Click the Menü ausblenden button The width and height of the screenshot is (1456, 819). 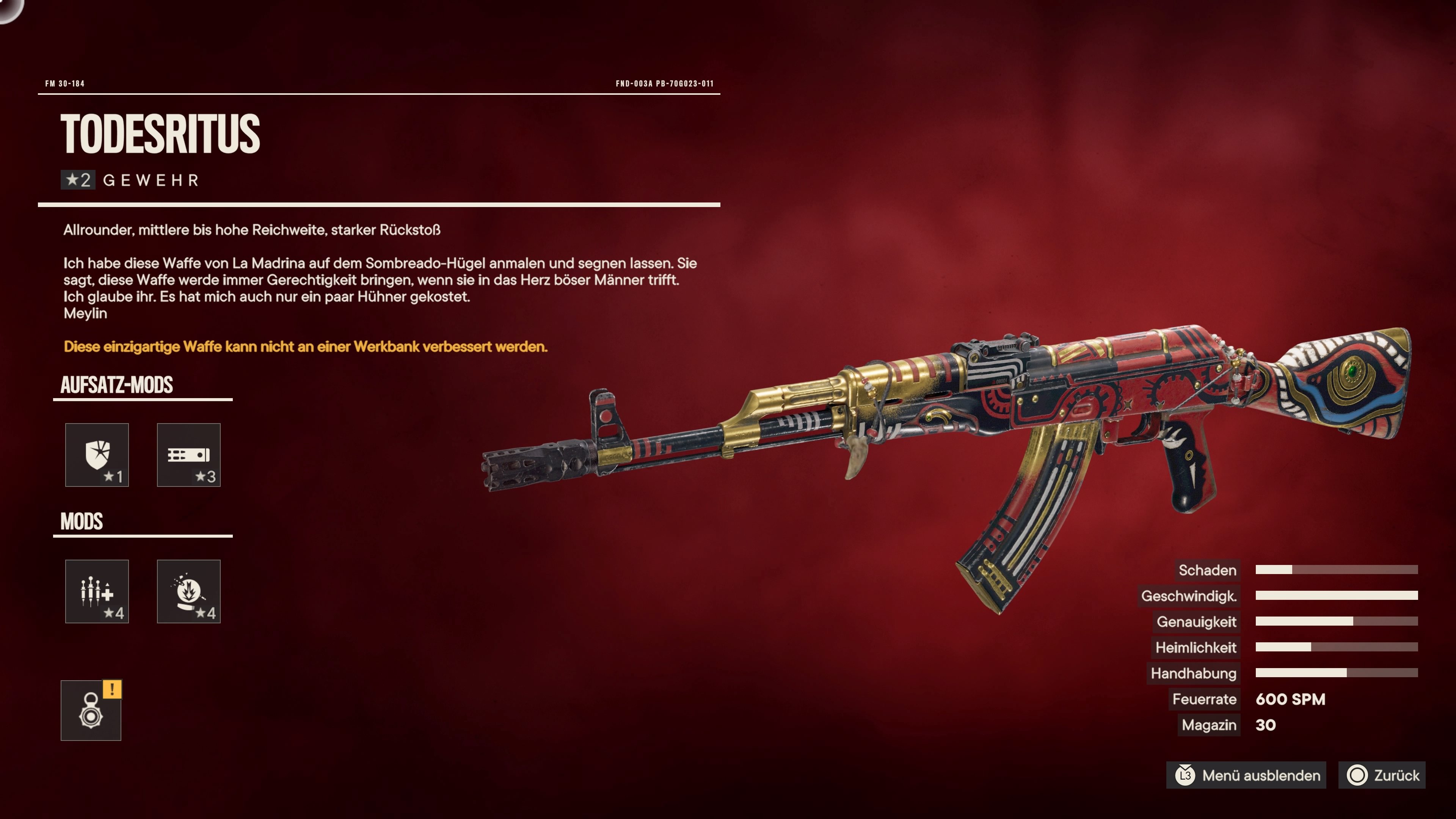click(1248, 775)
